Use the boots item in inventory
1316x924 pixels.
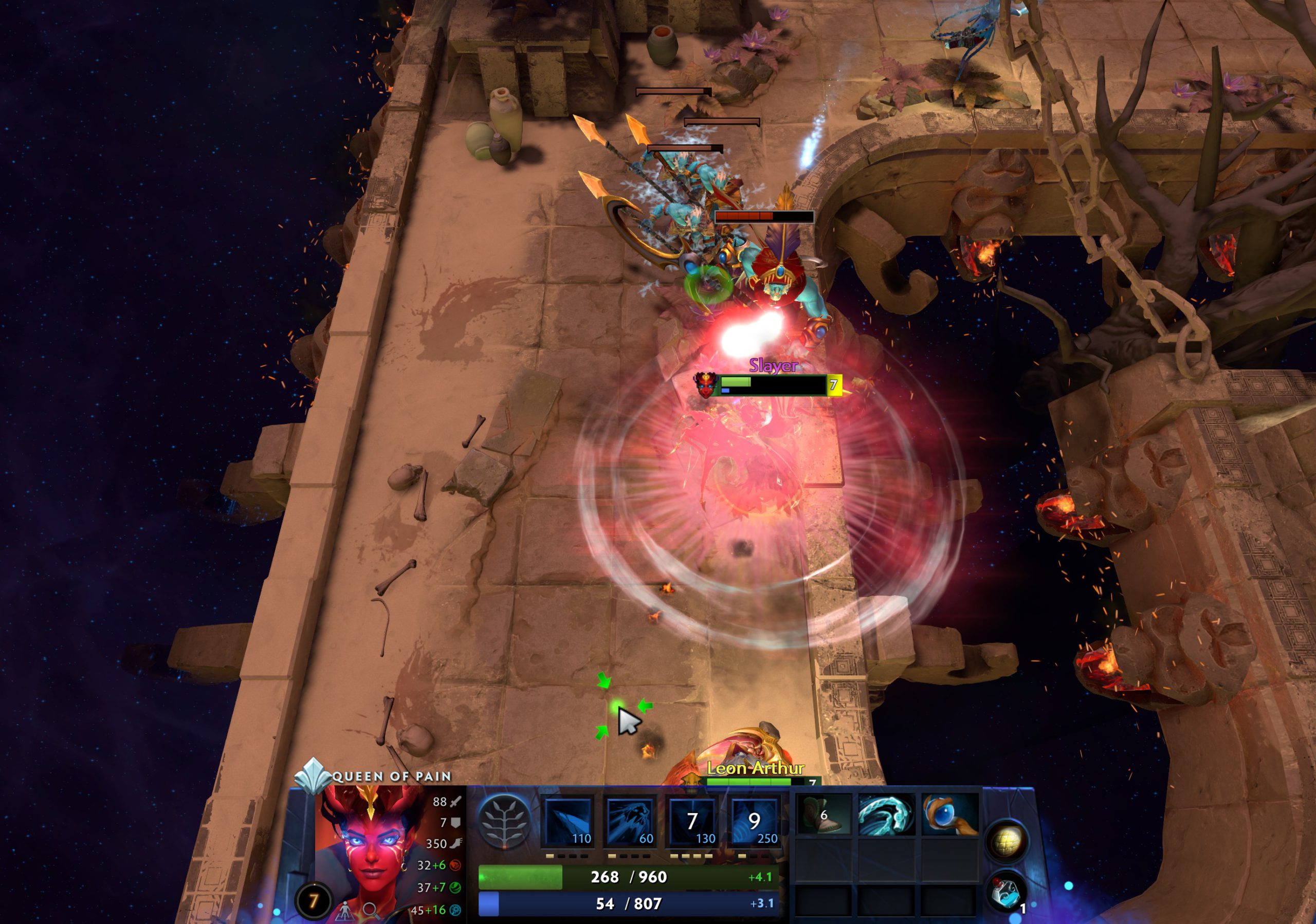pos(822,815)
